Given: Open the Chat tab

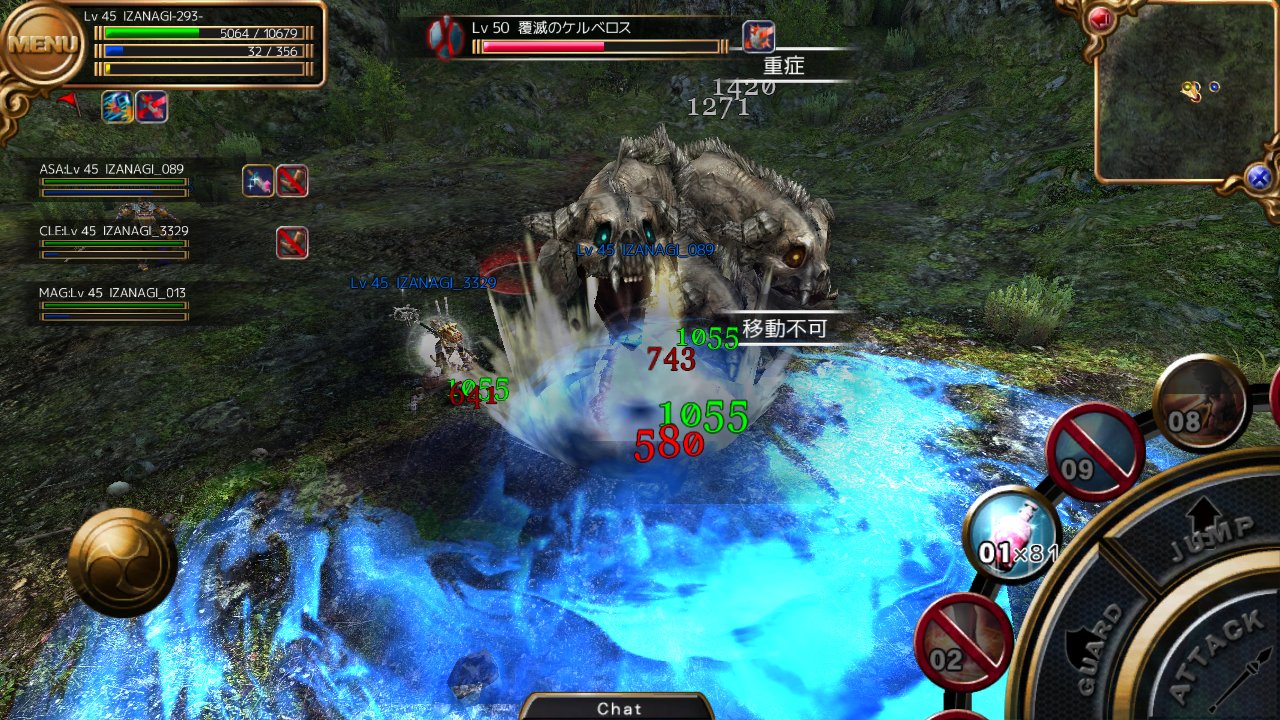Looking at the screenshot, I should 619,708.
